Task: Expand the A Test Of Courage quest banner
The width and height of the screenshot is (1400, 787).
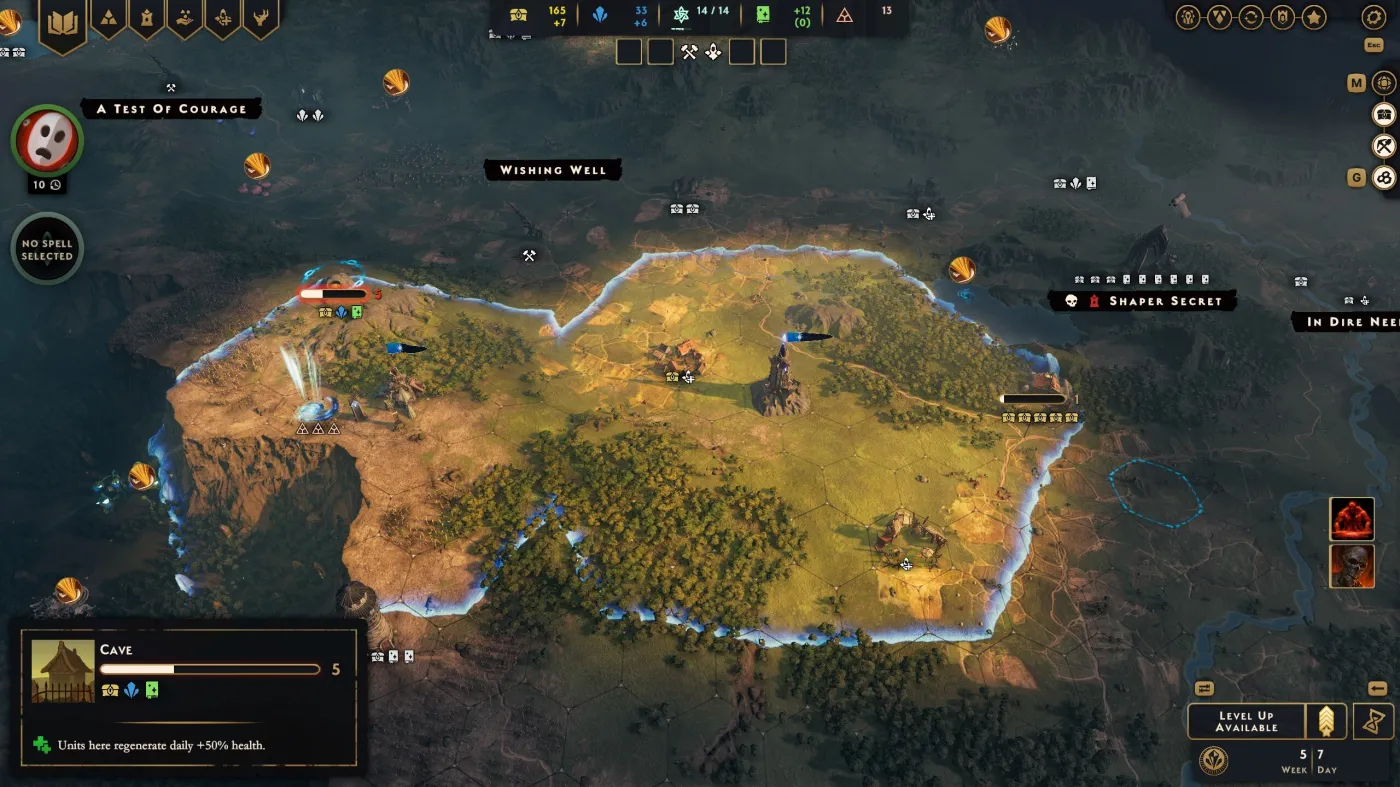Action: coord(172,108)
